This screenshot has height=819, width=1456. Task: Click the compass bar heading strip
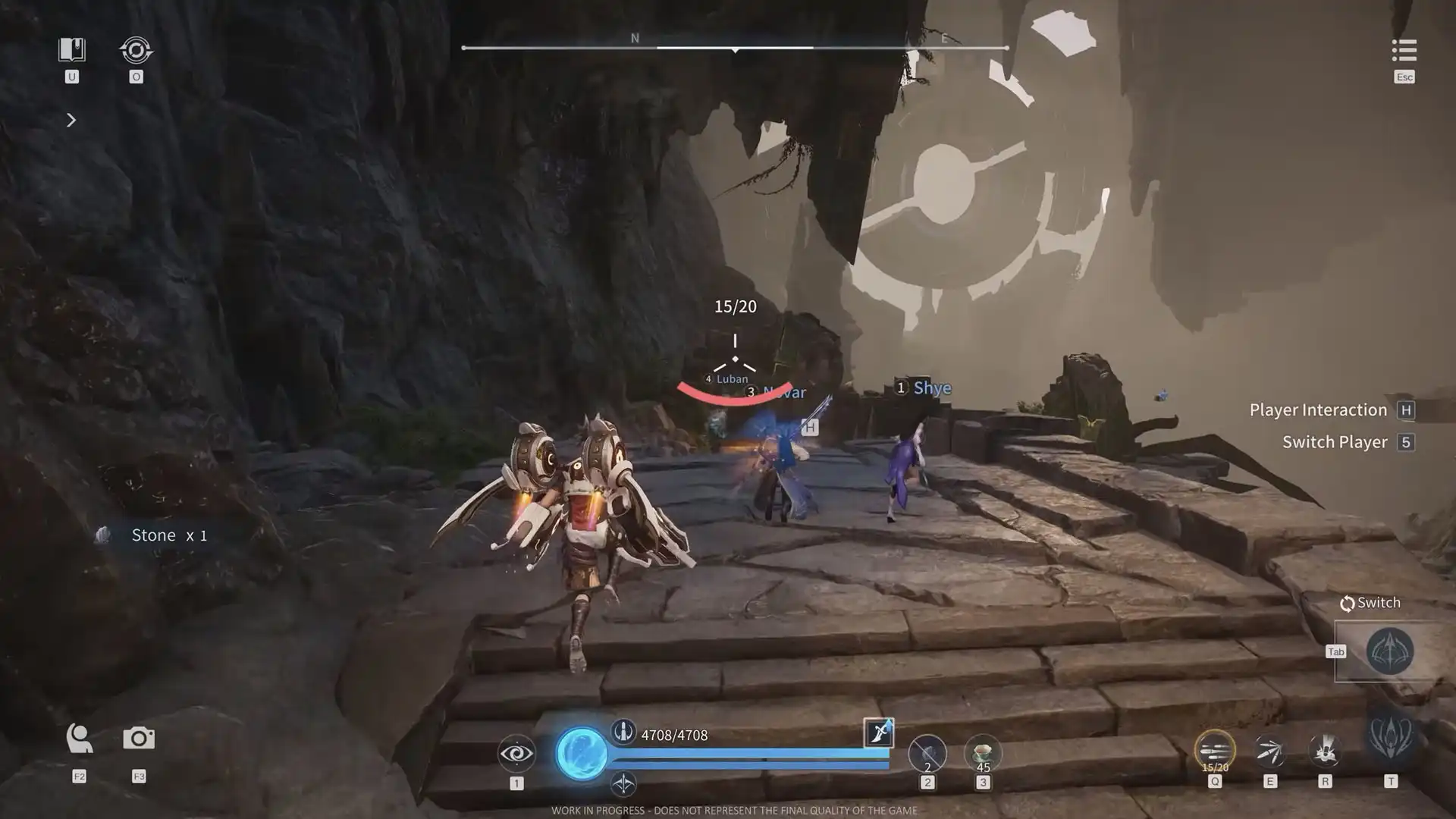[734, 47]
